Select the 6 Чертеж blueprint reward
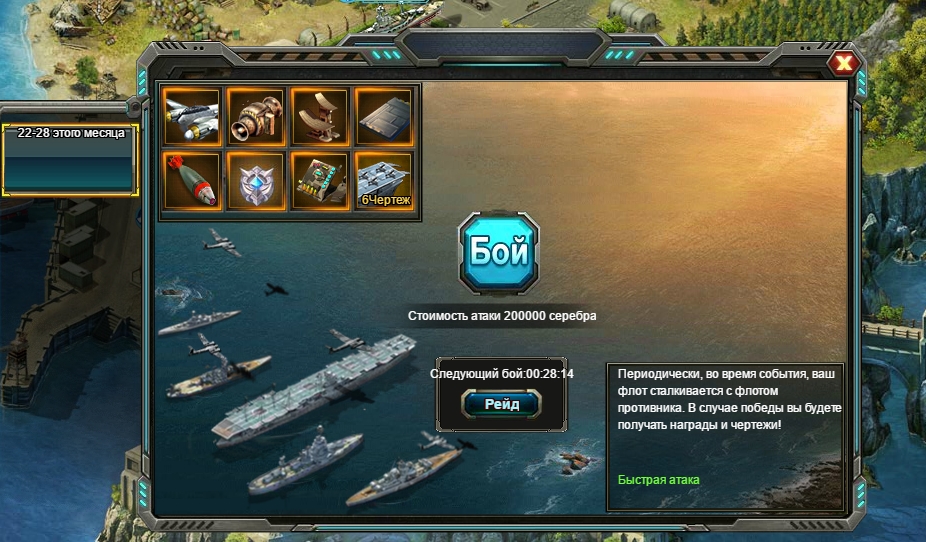The image size is (926, 542). pos(384,181)
